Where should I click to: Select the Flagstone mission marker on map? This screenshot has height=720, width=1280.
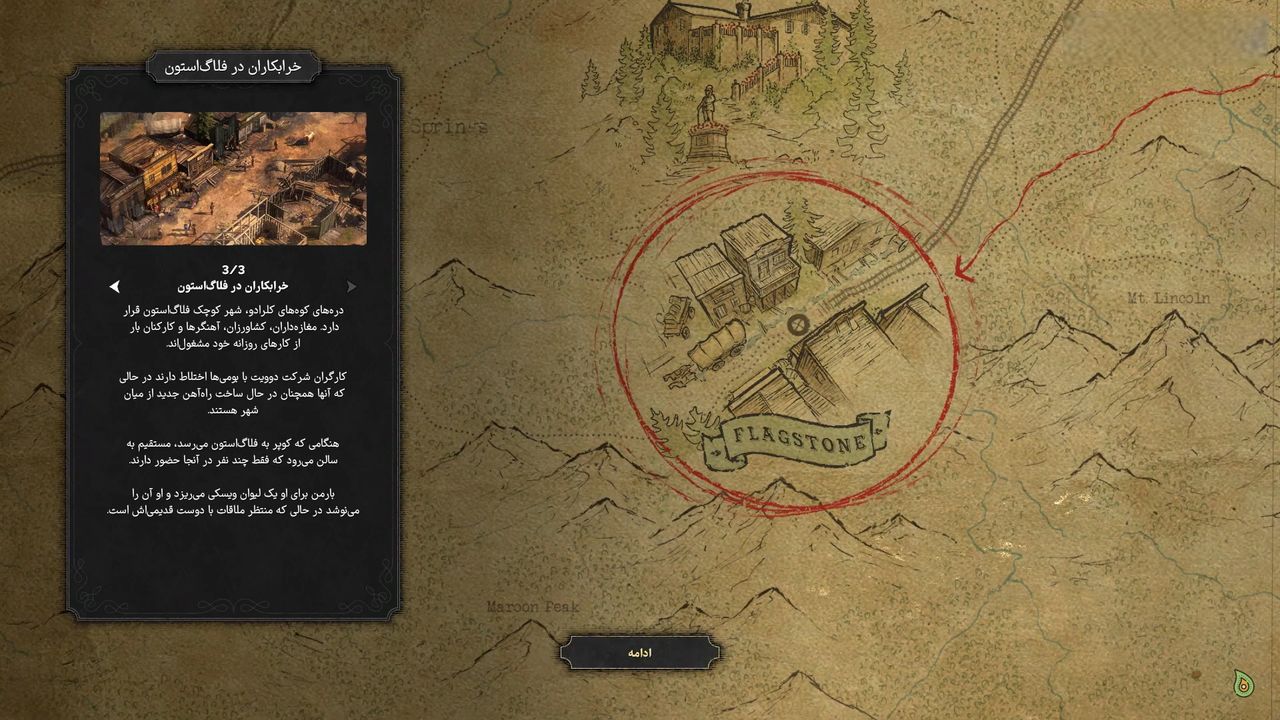pyautogui.click(x=798, y=324)
